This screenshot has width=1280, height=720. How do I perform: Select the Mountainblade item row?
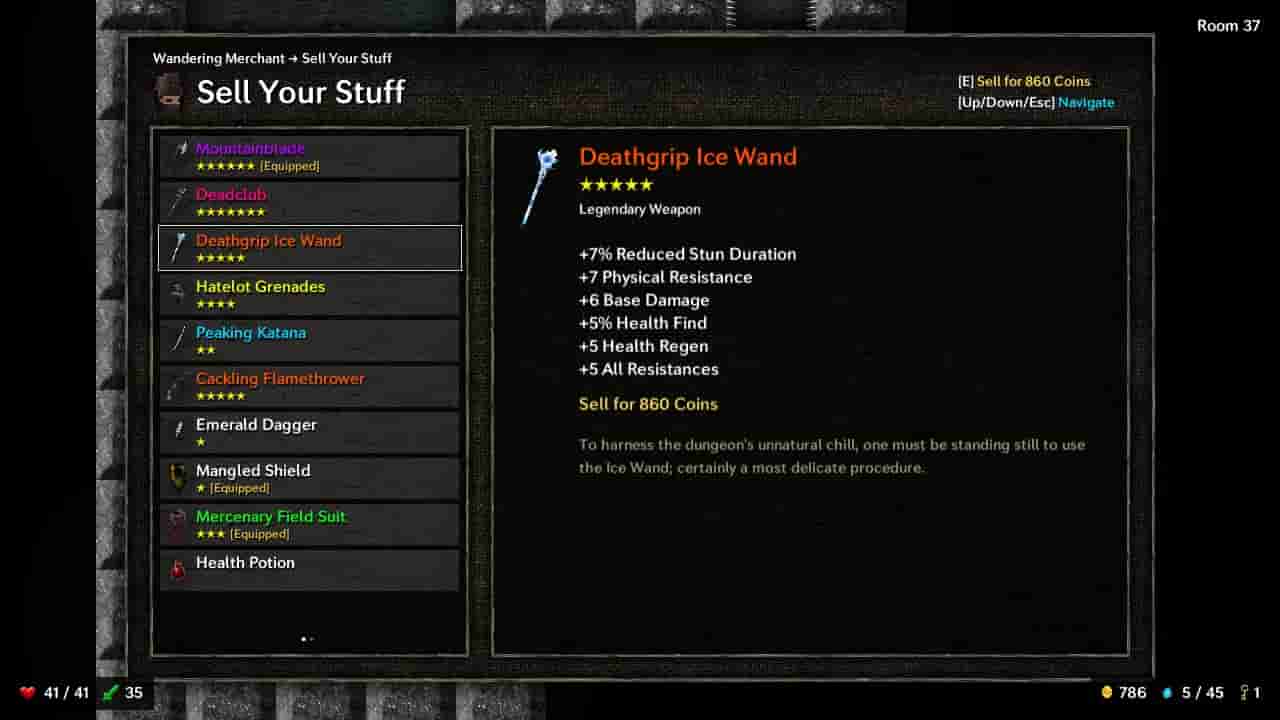tap(309, 157)
